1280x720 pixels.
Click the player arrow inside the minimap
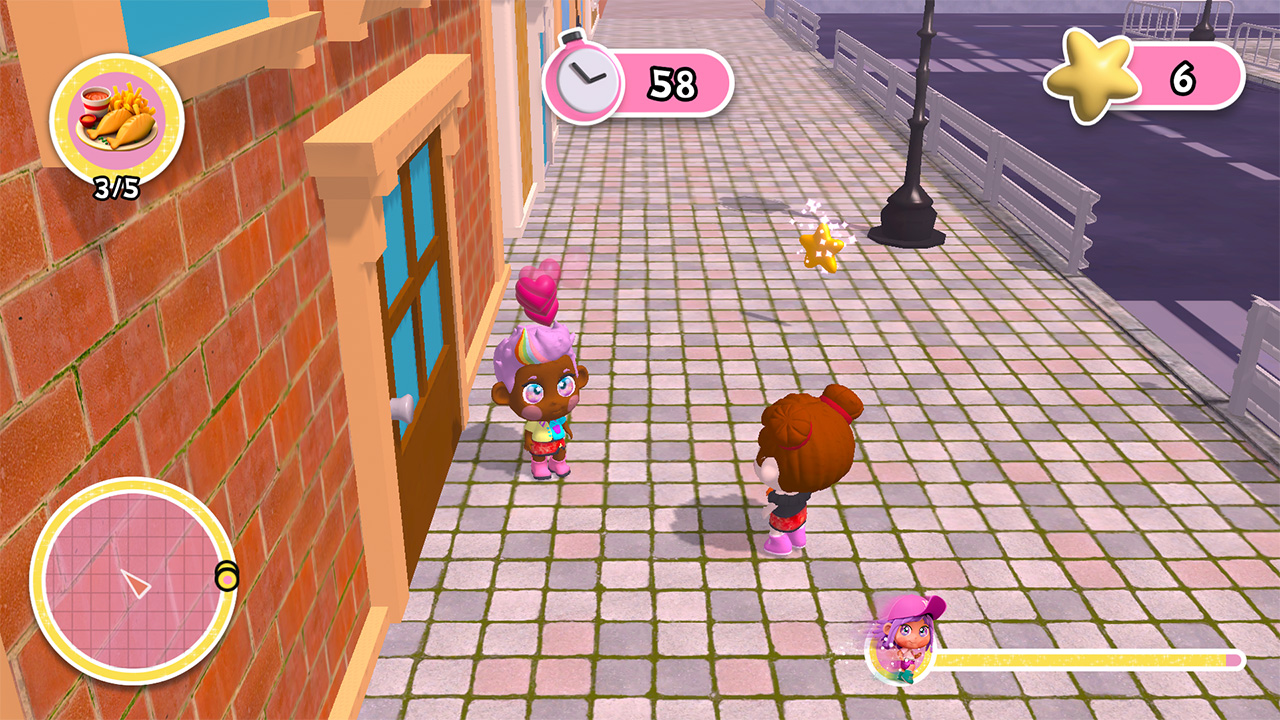tap(135, 582)
